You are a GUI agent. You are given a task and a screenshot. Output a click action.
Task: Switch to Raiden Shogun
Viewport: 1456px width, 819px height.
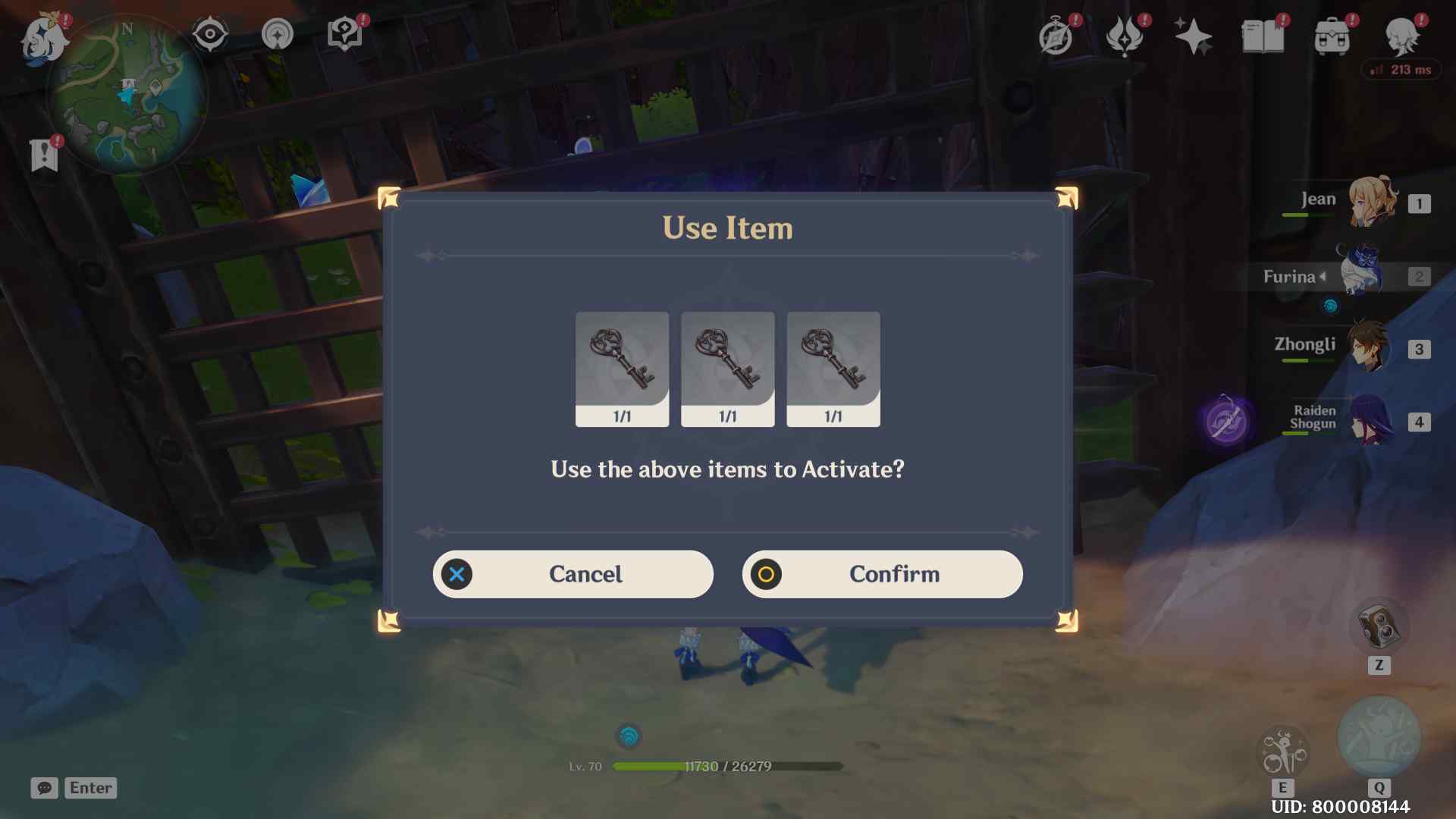click(x=1370, y=420)
